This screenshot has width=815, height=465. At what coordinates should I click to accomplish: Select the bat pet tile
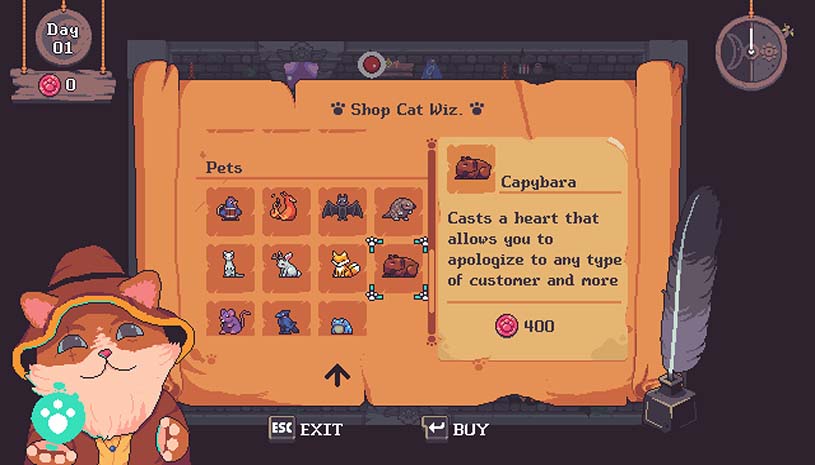pyautogui.click(x=343, y=209)
